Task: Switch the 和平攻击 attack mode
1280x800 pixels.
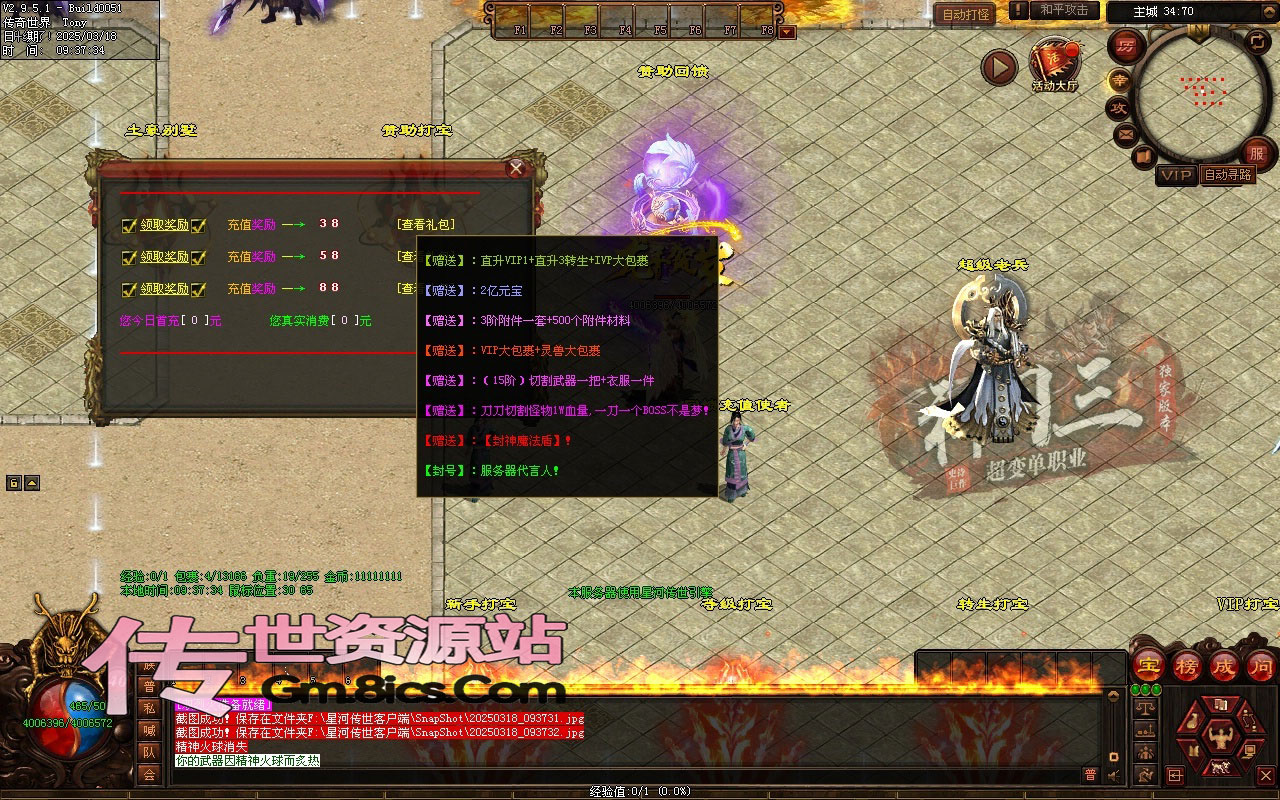Action: point(1064,10)
